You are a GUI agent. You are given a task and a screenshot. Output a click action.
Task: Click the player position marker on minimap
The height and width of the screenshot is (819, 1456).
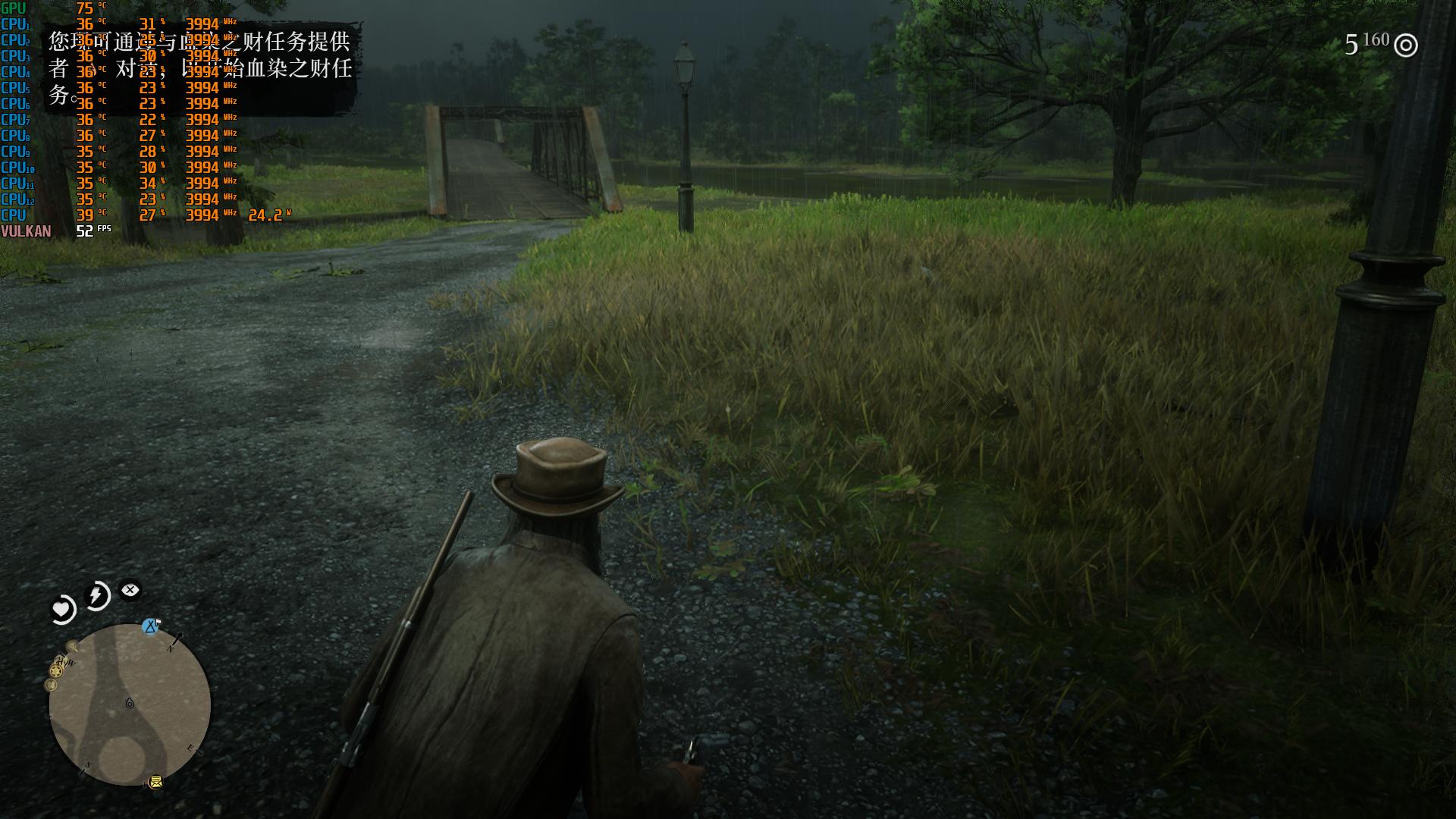coord(130,704)
